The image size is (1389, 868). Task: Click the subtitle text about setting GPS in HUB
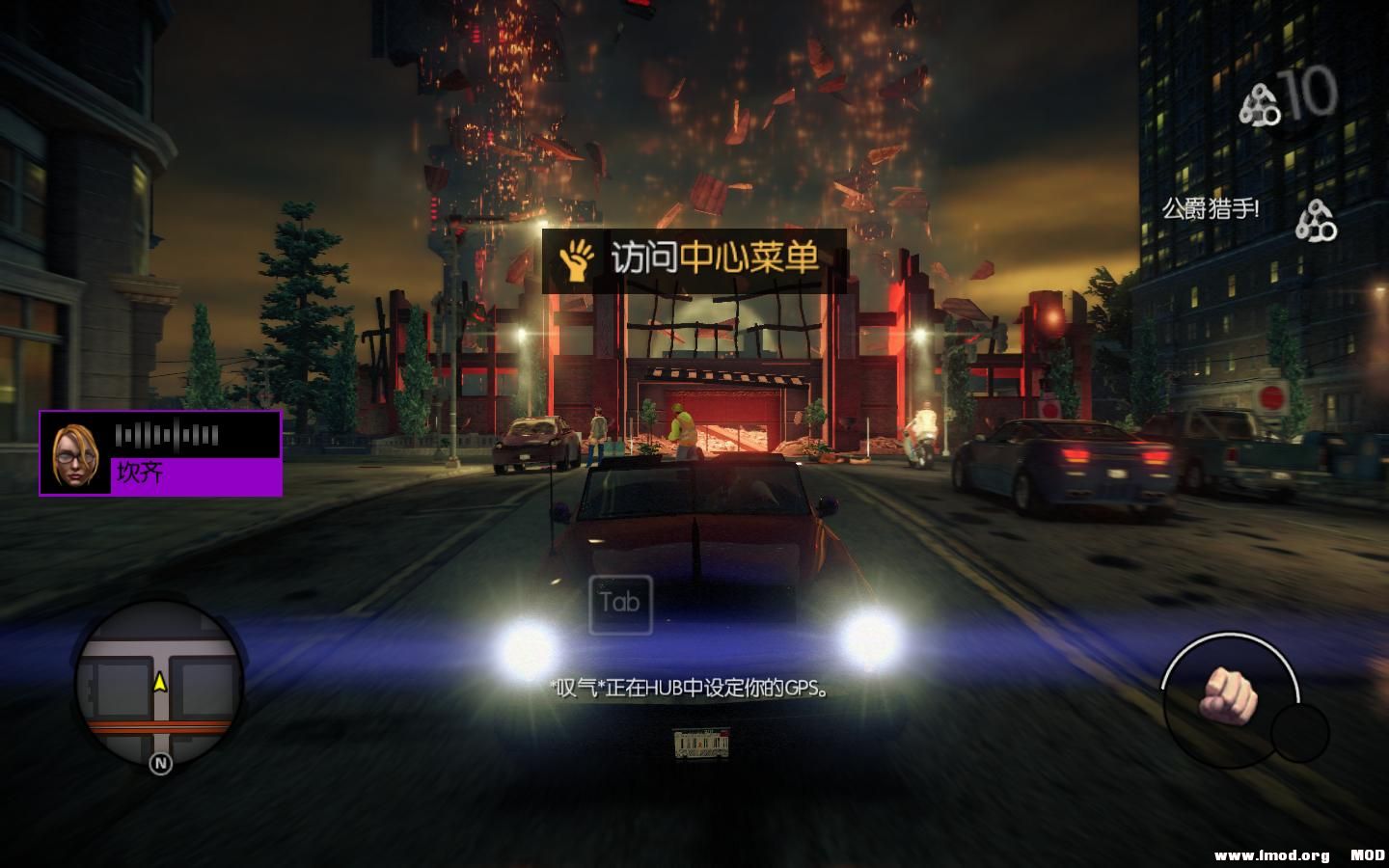click(687, 689)
